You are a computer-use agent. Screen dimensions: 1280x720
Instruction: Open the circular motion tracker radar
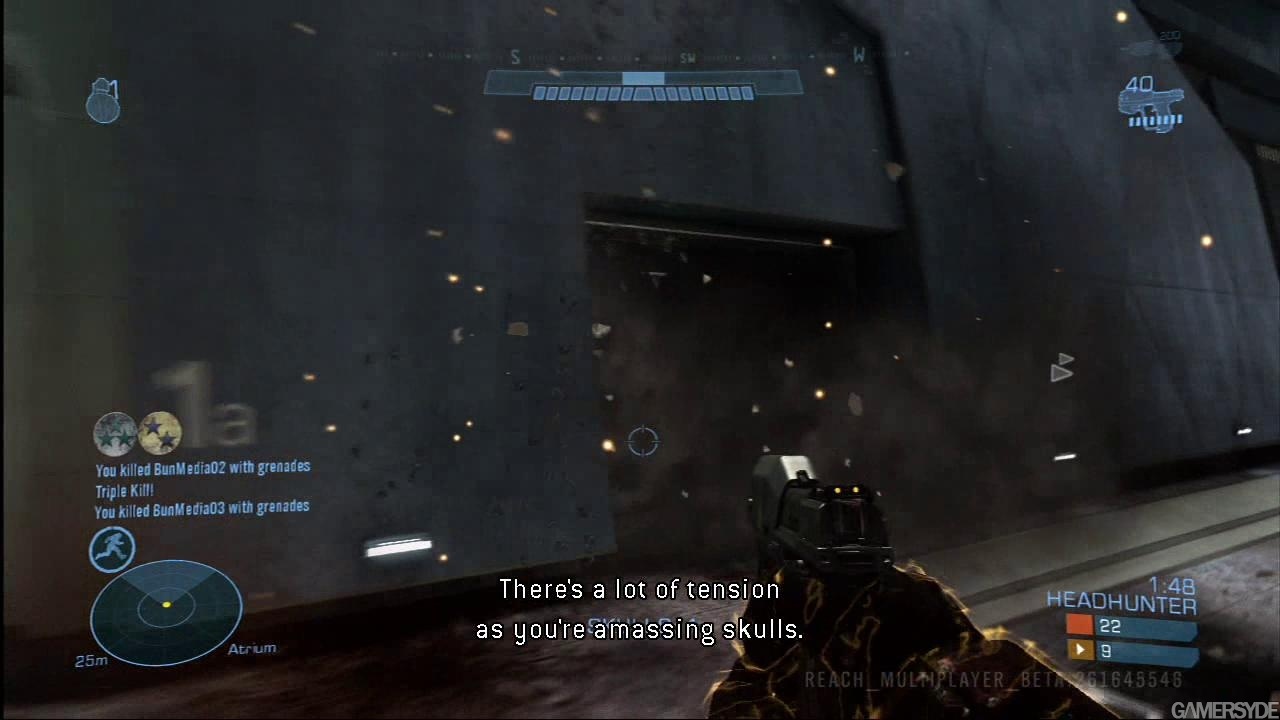click(166, 612)
